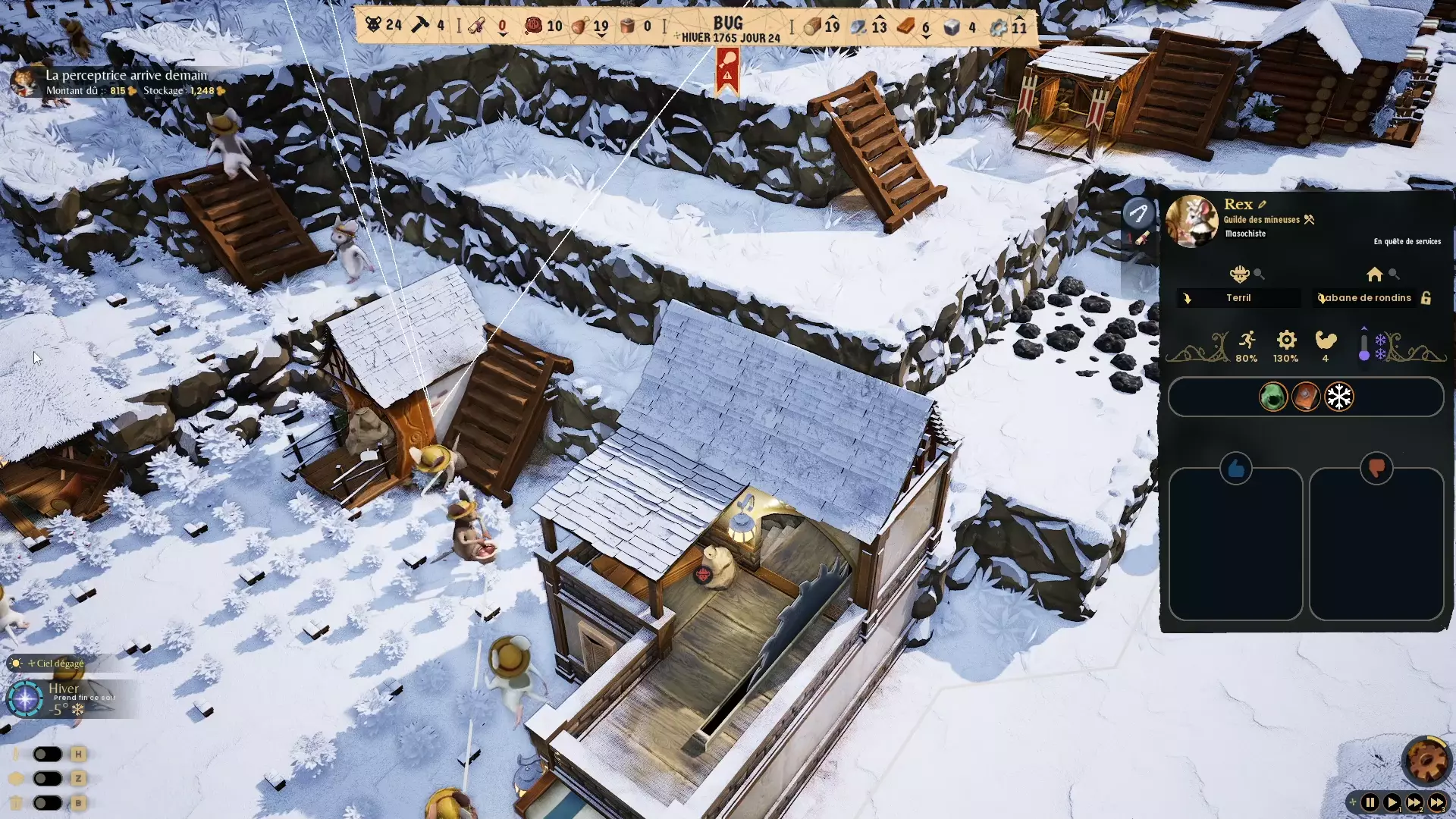Switch to the thumbs-up likes tab
The height and width of the screenshot is (819, 1456).
point(1236,469)
